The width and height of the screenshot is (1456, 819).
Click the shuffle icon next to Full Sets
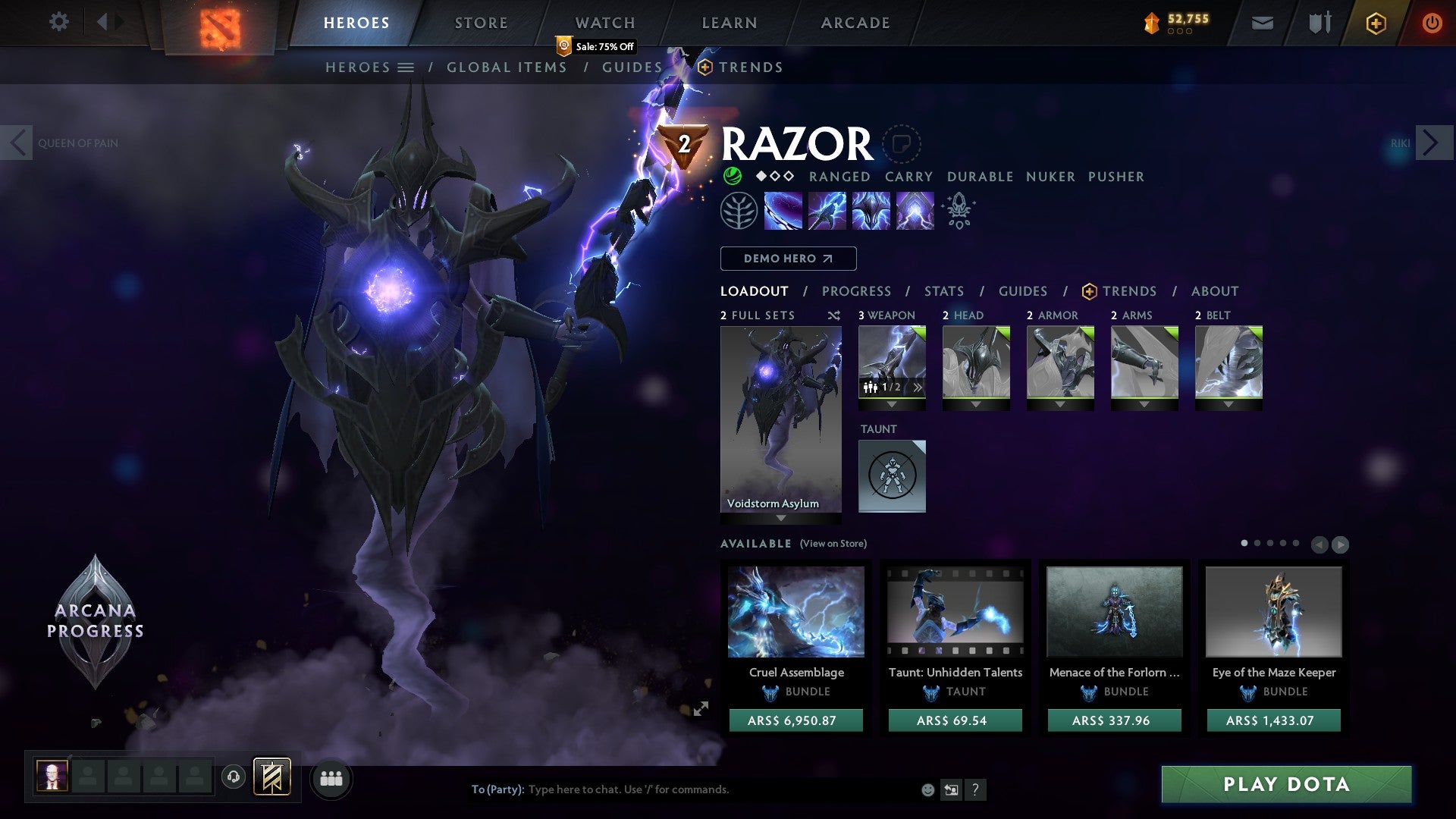click(834, 315)
